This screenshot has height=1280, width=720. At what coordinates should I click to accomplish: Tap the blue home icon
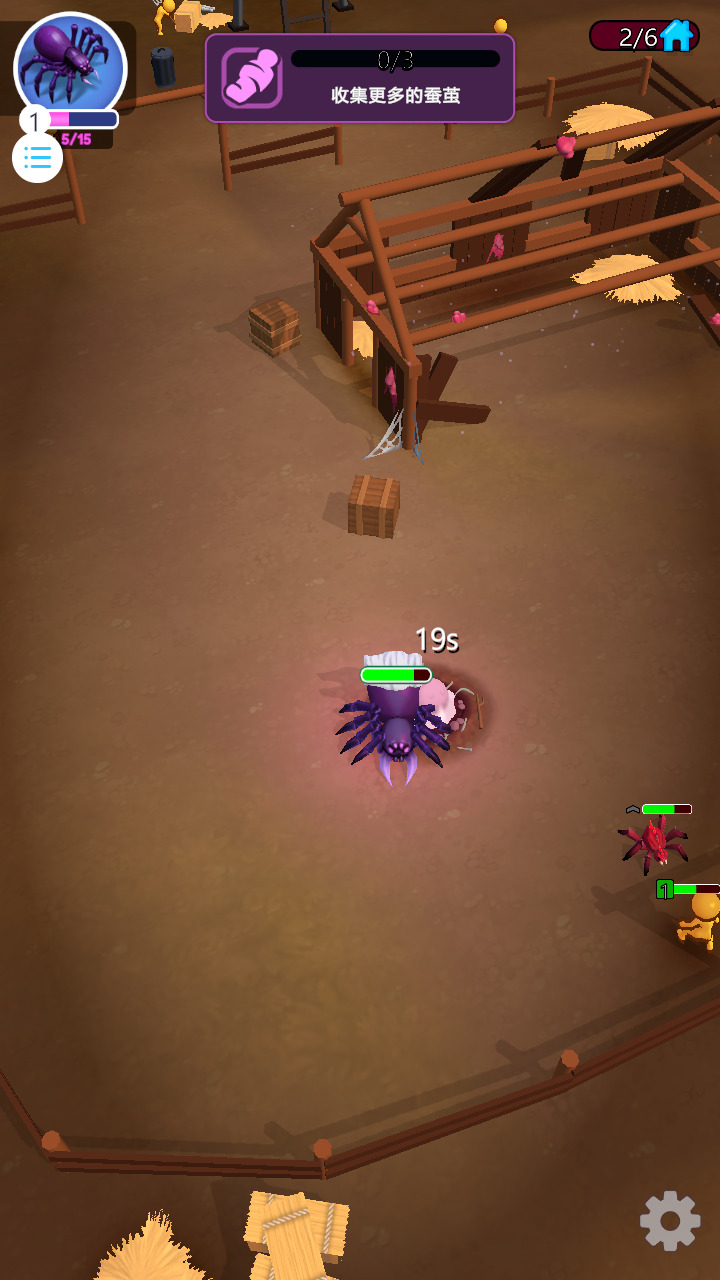click(x=677, y=36)
